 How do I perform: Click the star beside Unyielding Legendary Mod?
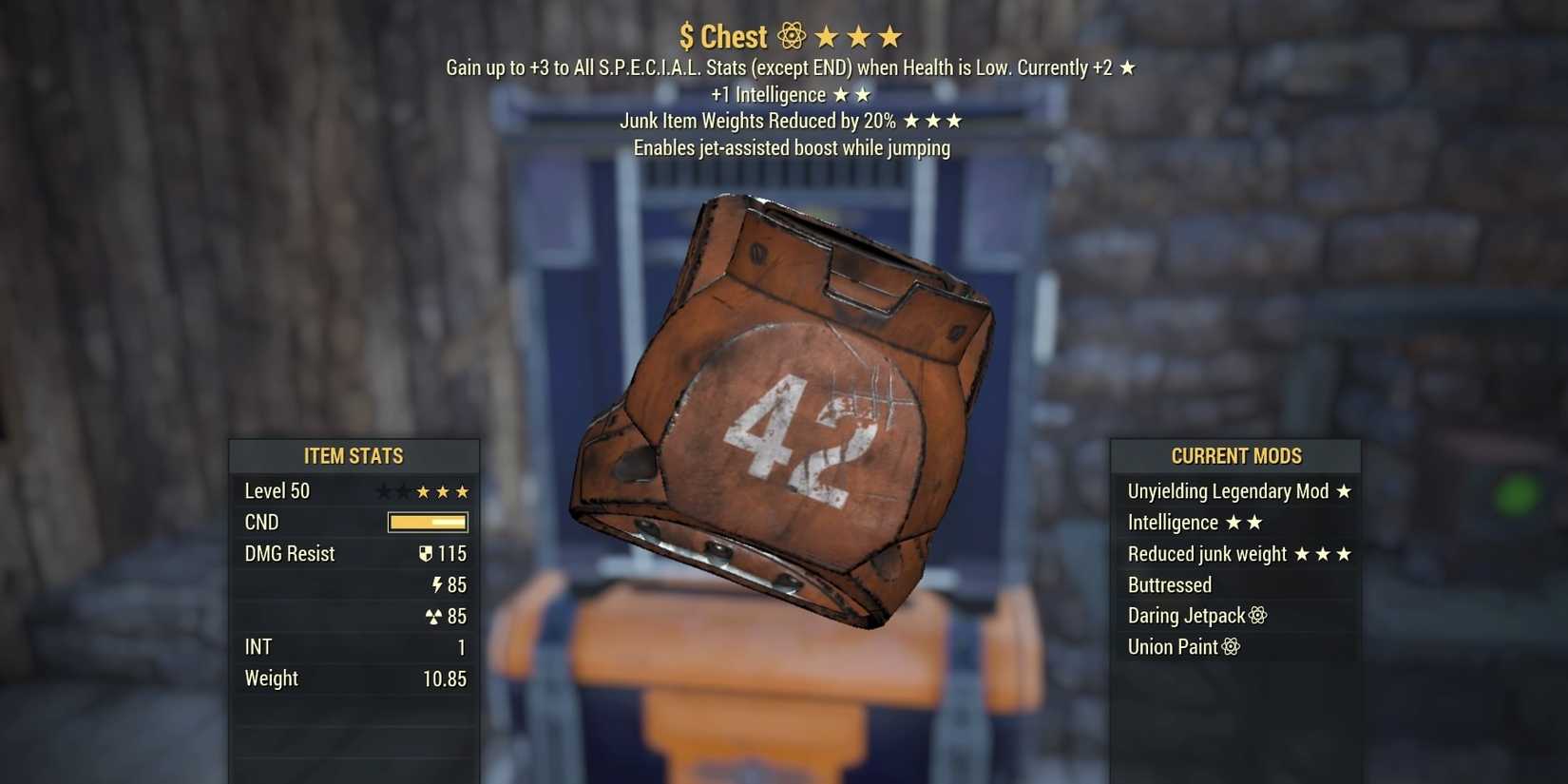[x=1346, y=490]
